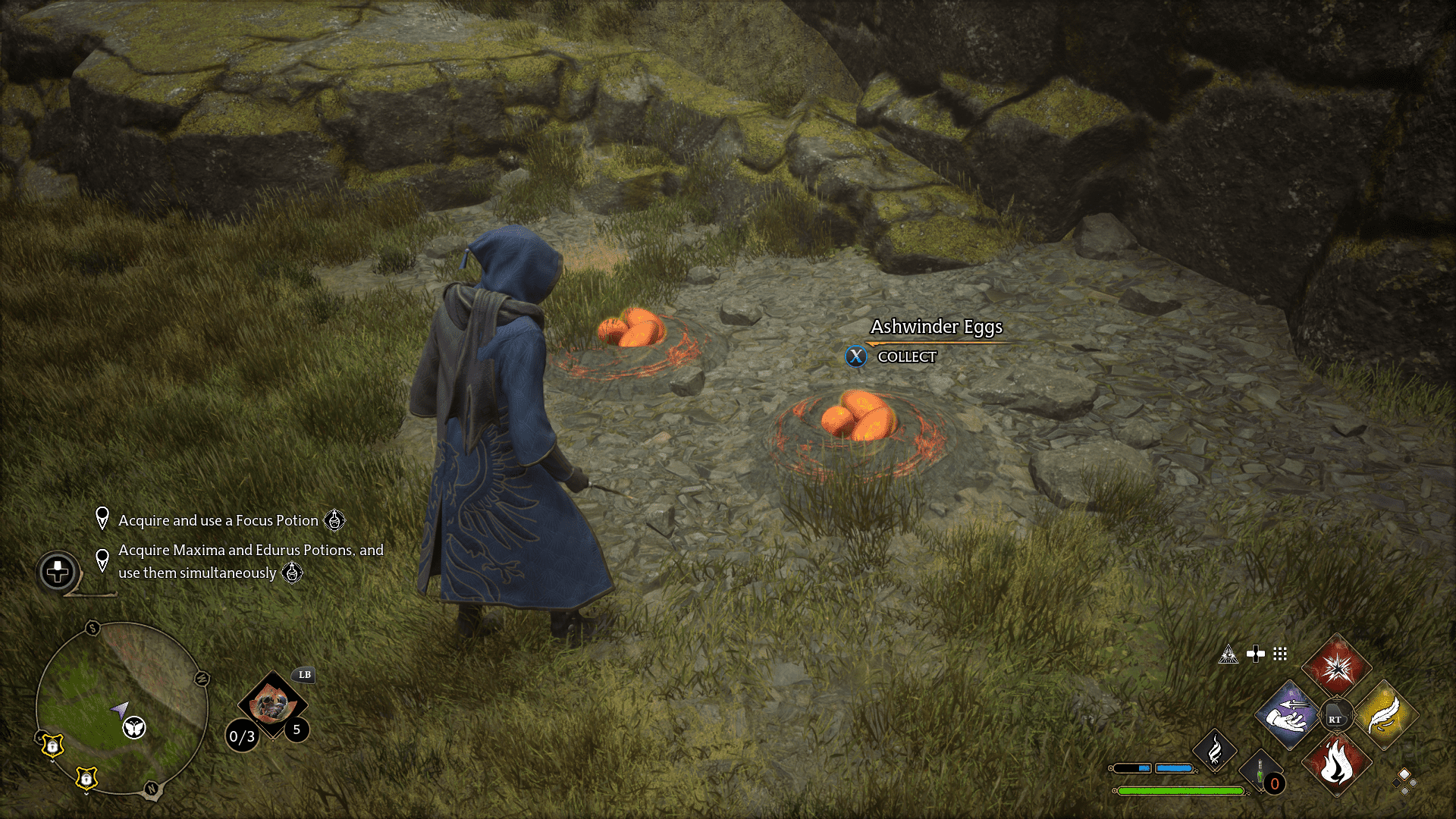
Task: Toggle the lower locked shield icon near the minimap
Action: point(86,778)
